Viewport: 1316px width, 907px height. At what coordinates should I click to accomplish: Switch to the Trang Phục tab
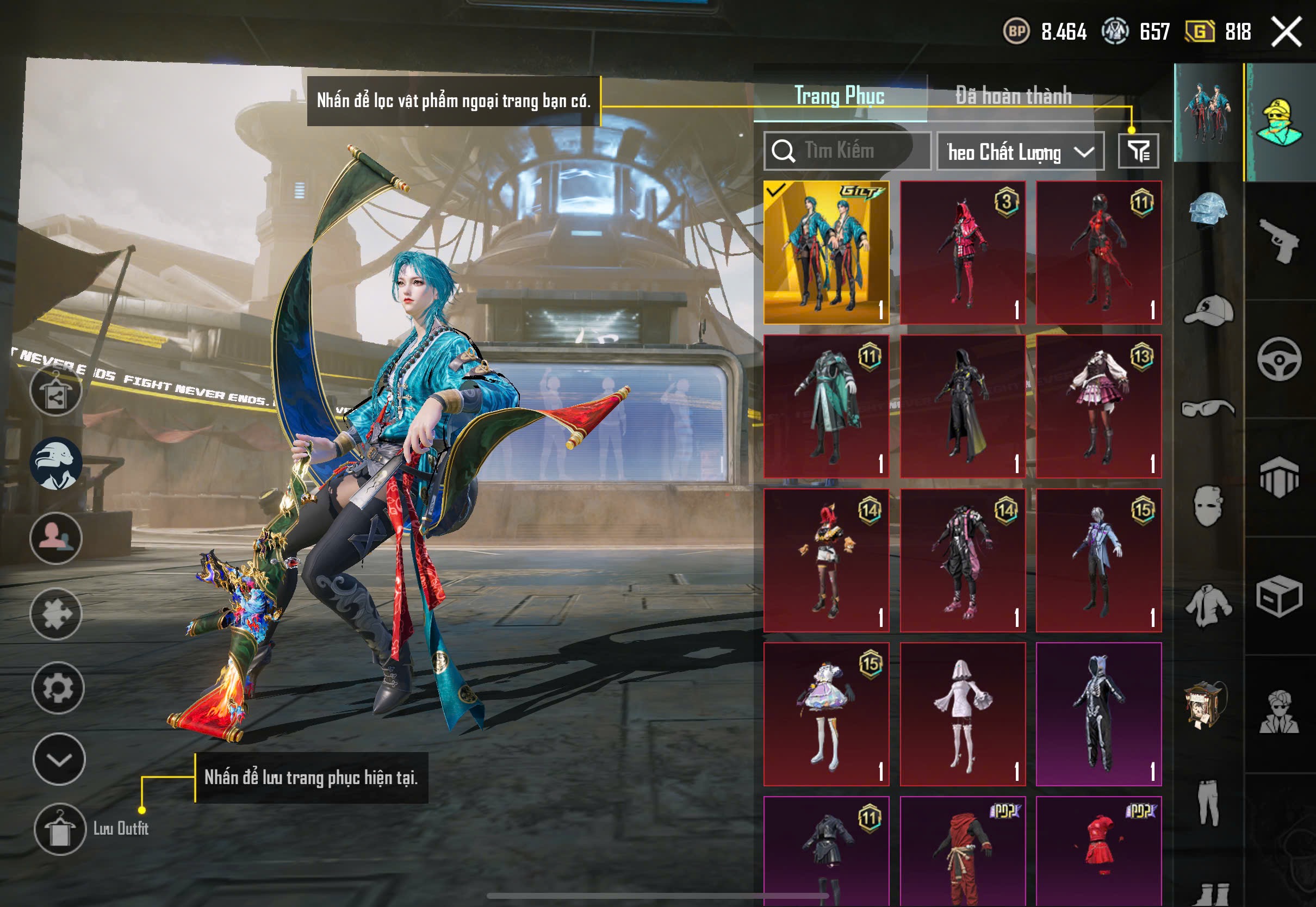[839, 96]
